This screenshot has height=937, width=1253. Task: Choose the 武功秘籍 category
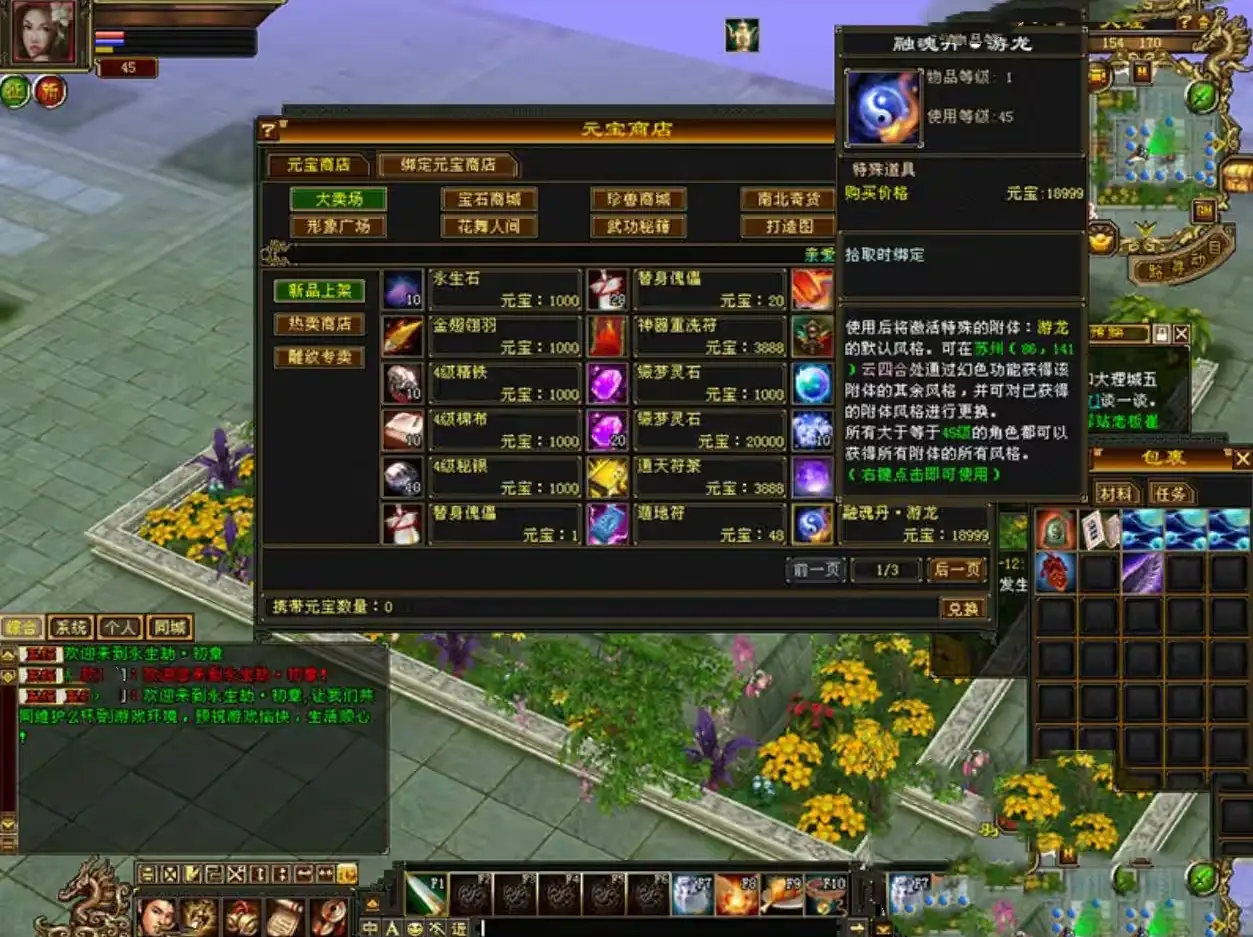tap(638, 226)
